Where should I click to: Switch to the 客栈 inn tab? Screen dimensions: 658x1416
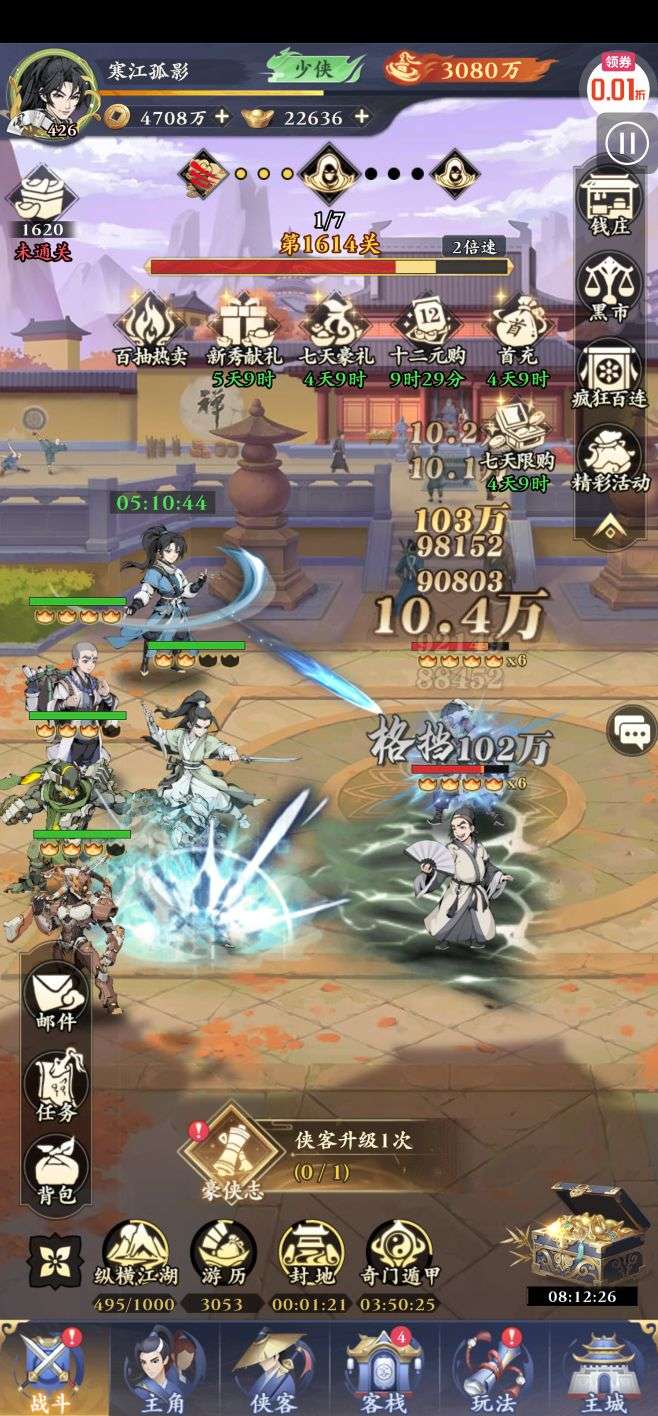tap(383, 1369)
